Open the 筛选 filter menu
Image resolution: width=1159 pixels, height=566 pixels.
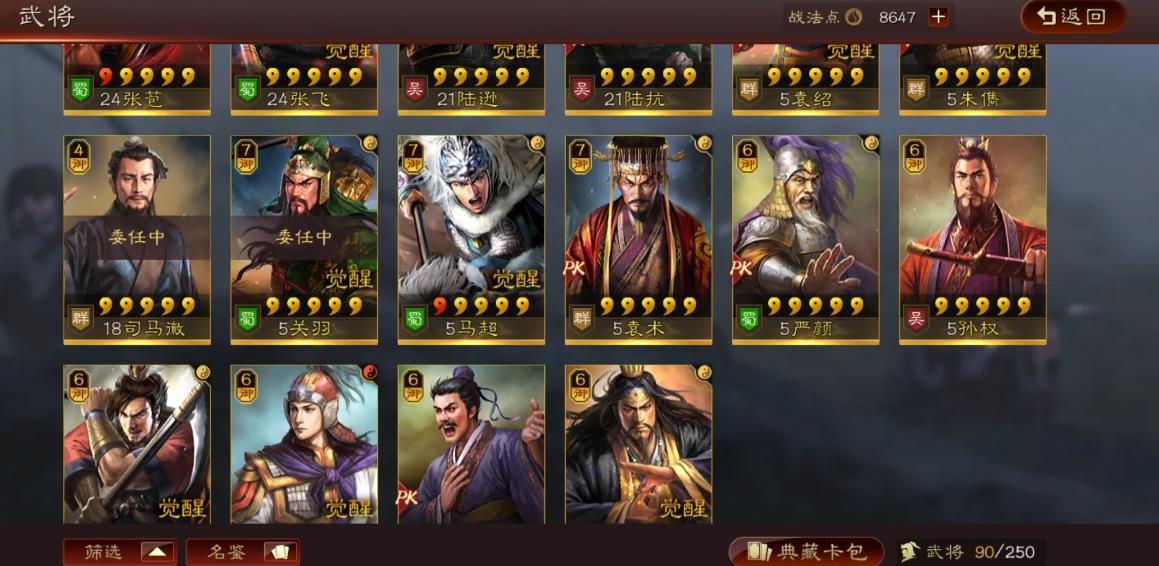tap(120, 552)
